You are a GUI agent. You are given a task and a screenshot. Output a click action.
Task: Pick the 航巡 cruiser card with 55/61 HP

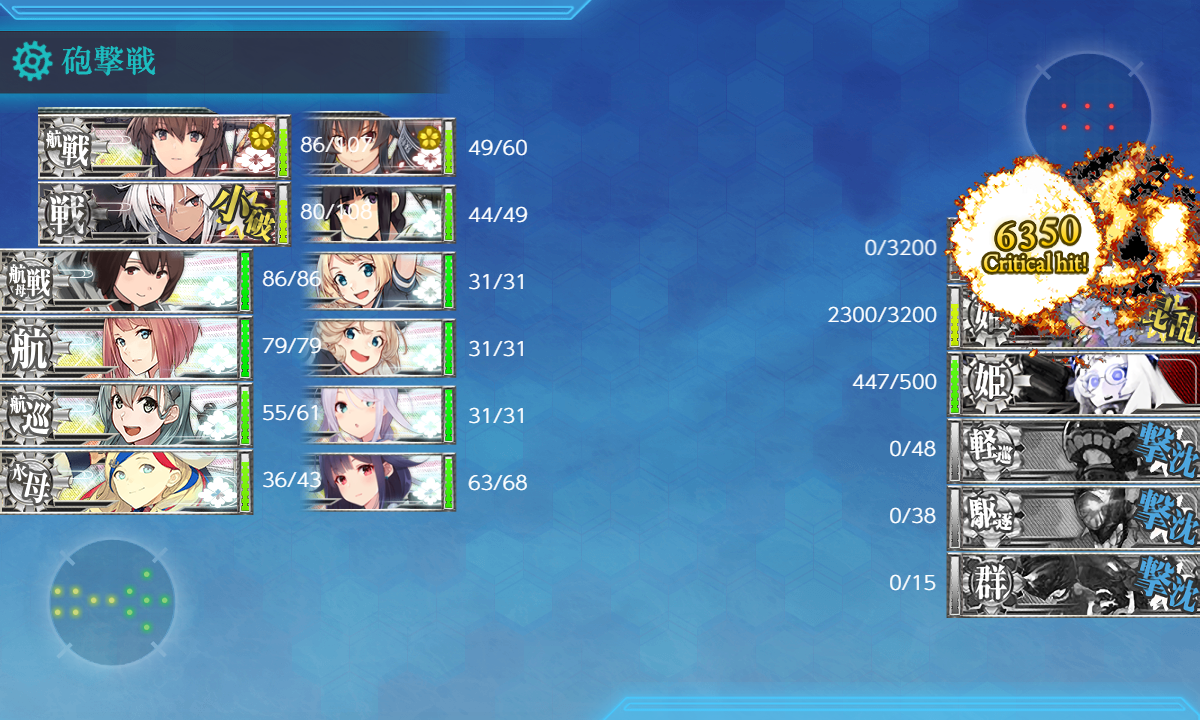pyautogui.click(x=125, y=415)
